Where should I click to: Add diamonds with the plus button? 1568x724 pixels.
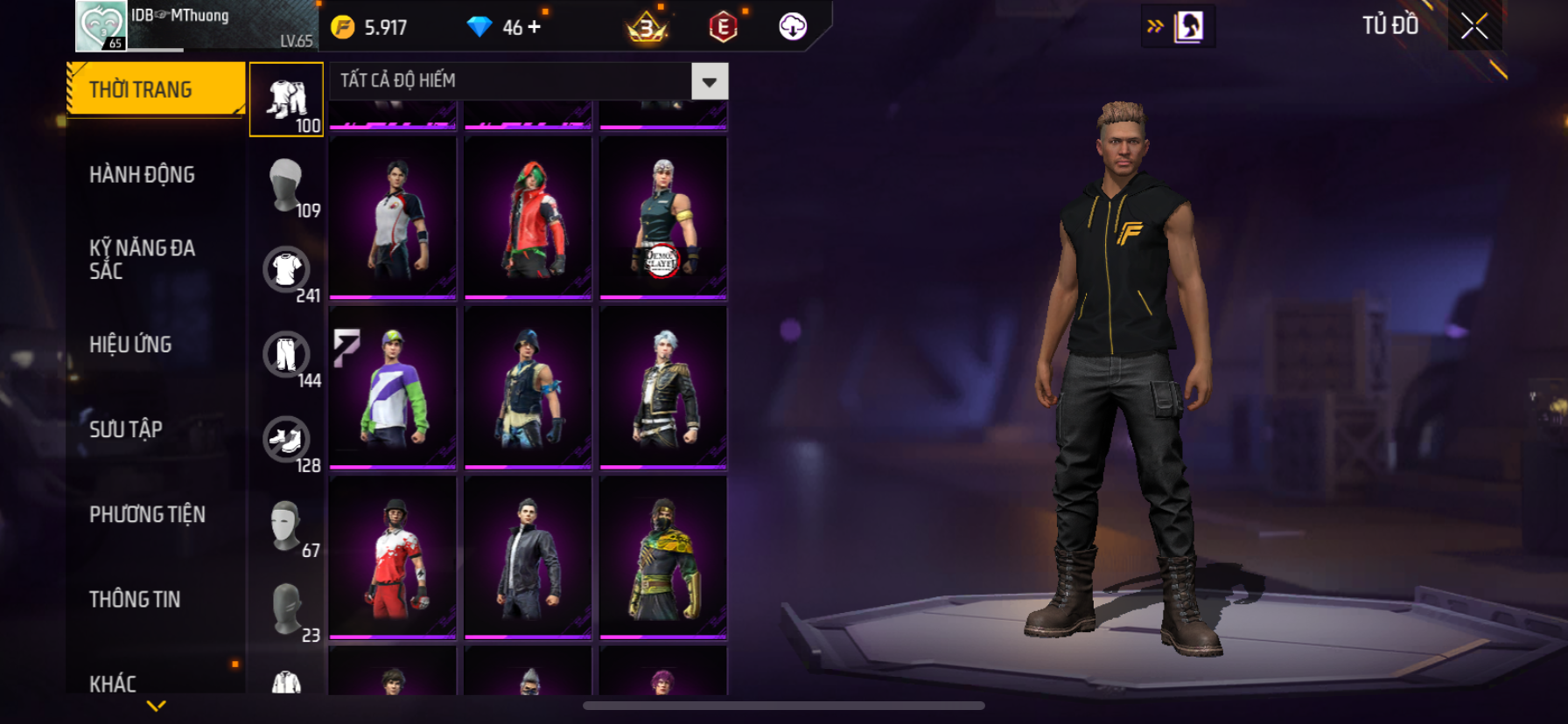click(x=534, y=27)
